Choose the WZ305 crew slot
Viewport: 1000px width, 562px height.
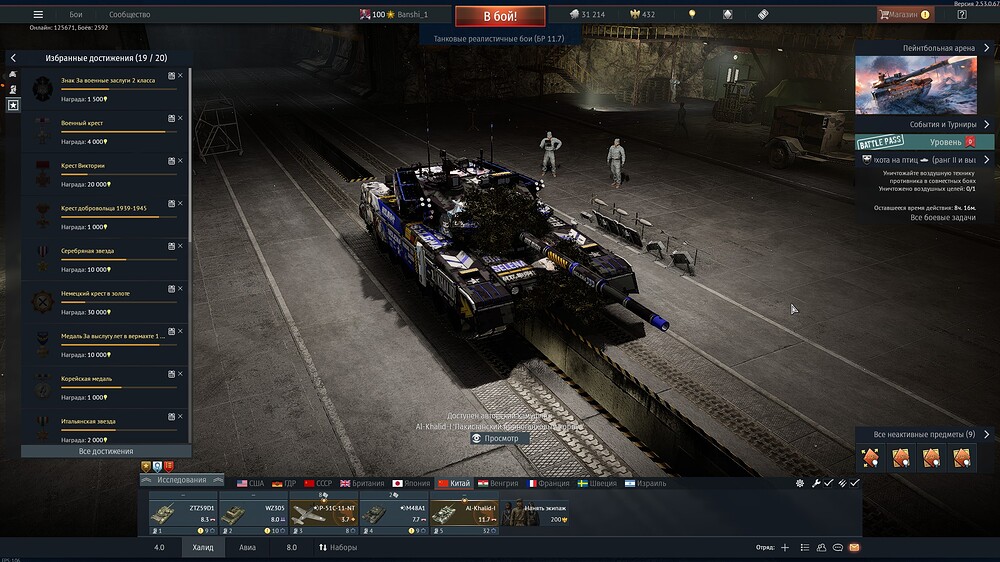[253, 513]
